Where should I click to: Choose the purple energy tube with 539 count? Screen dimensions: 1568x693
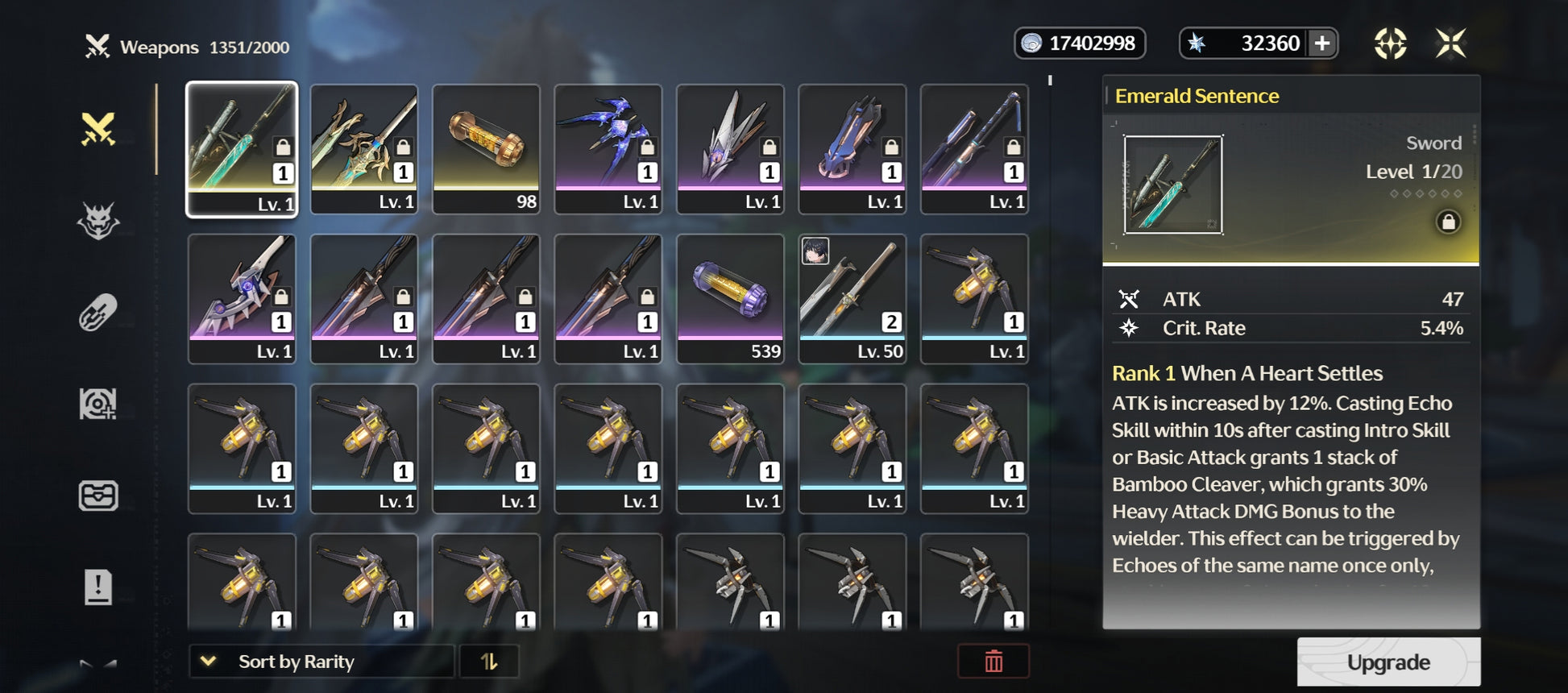(x=730, y=299)
